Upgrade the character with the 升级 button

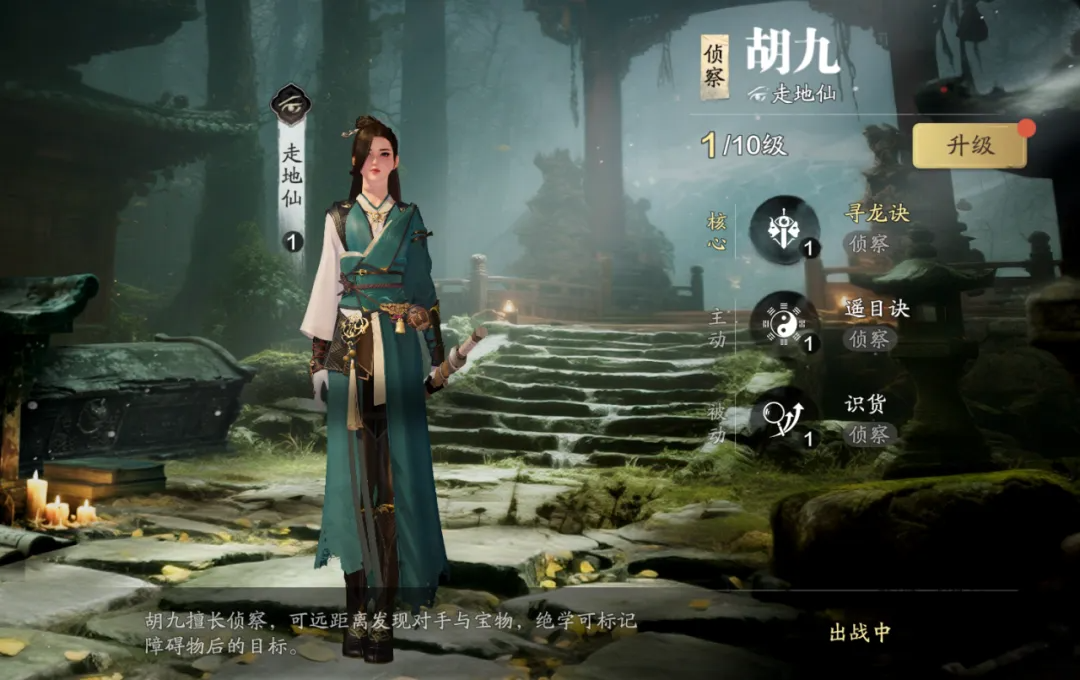pos(969,145)
